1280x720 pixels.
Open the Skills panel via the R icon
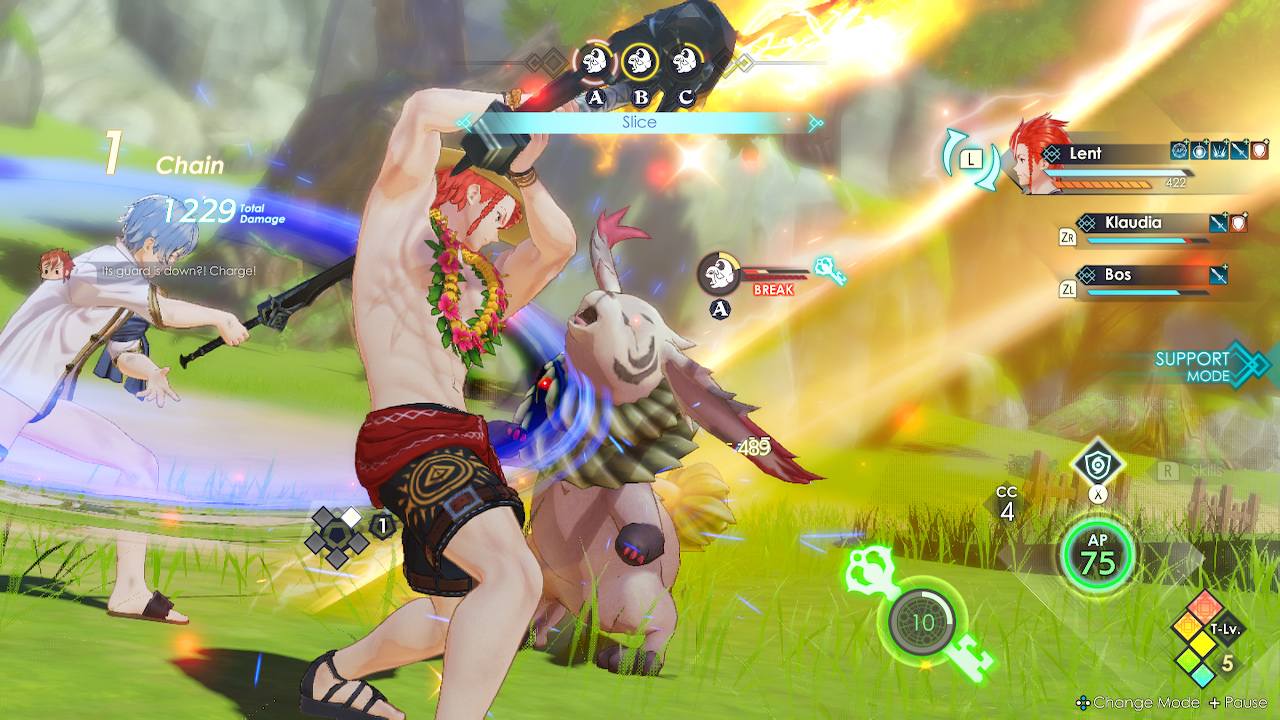click(1168, 471)
